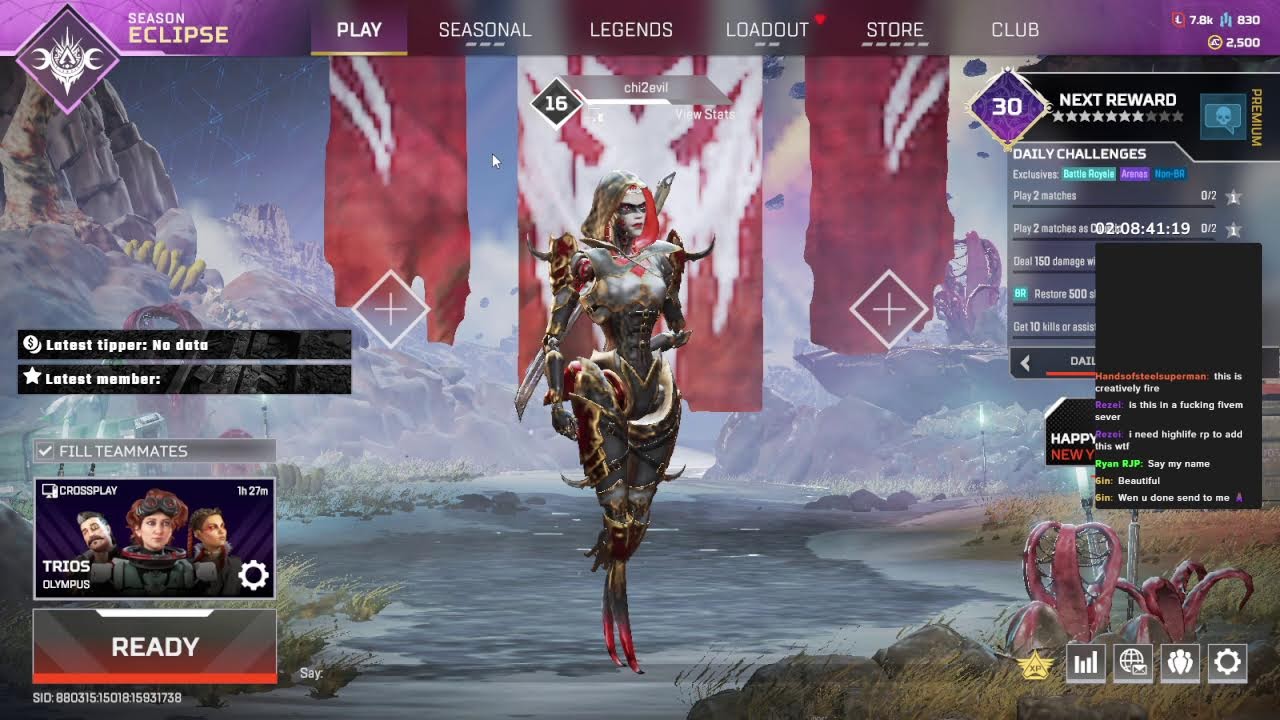
Task: Visit the STORE tab
Action: (895, 30)
